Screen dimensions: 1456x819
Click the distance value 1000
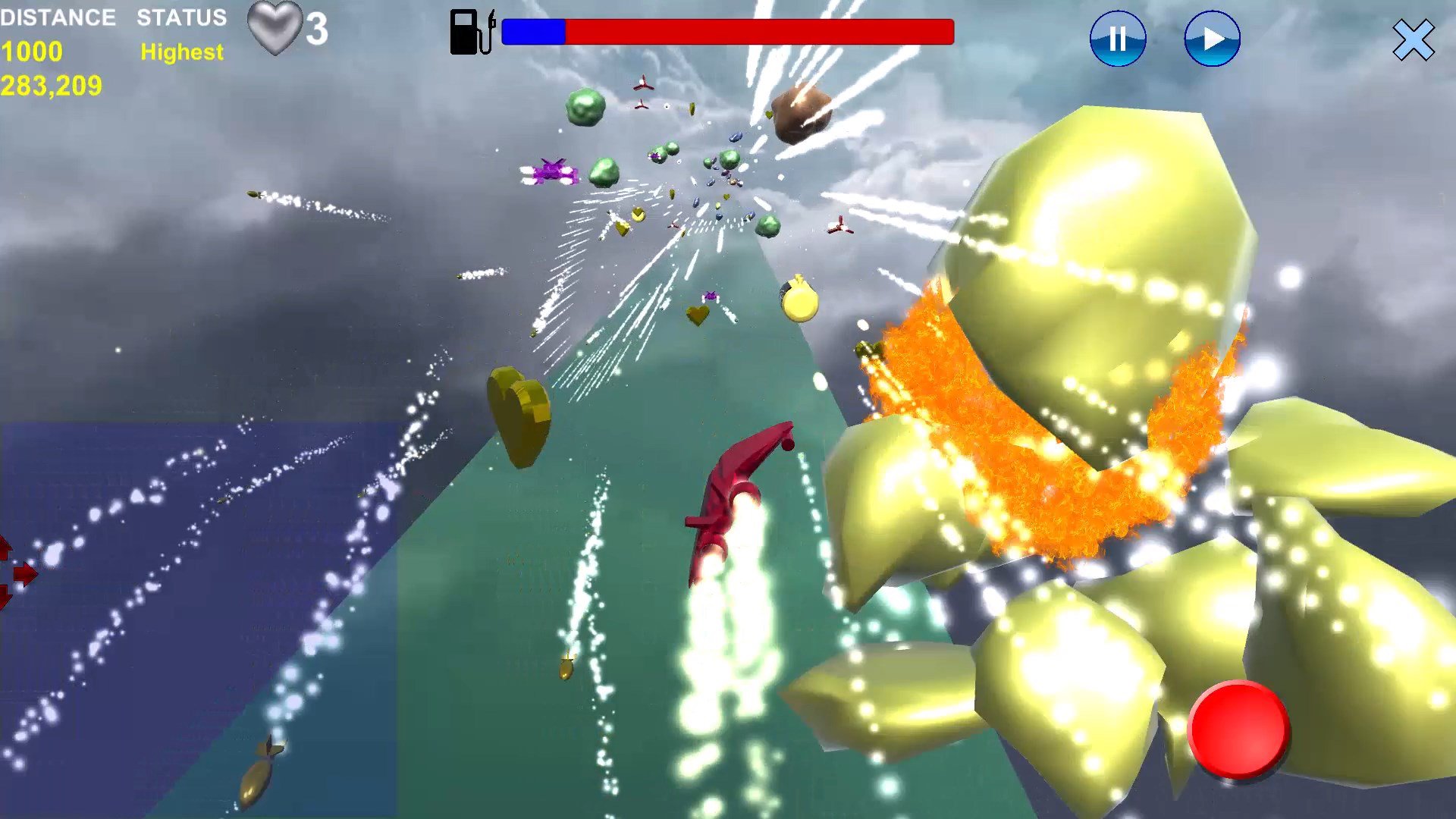pyautogui.click(x=30, y=52)
